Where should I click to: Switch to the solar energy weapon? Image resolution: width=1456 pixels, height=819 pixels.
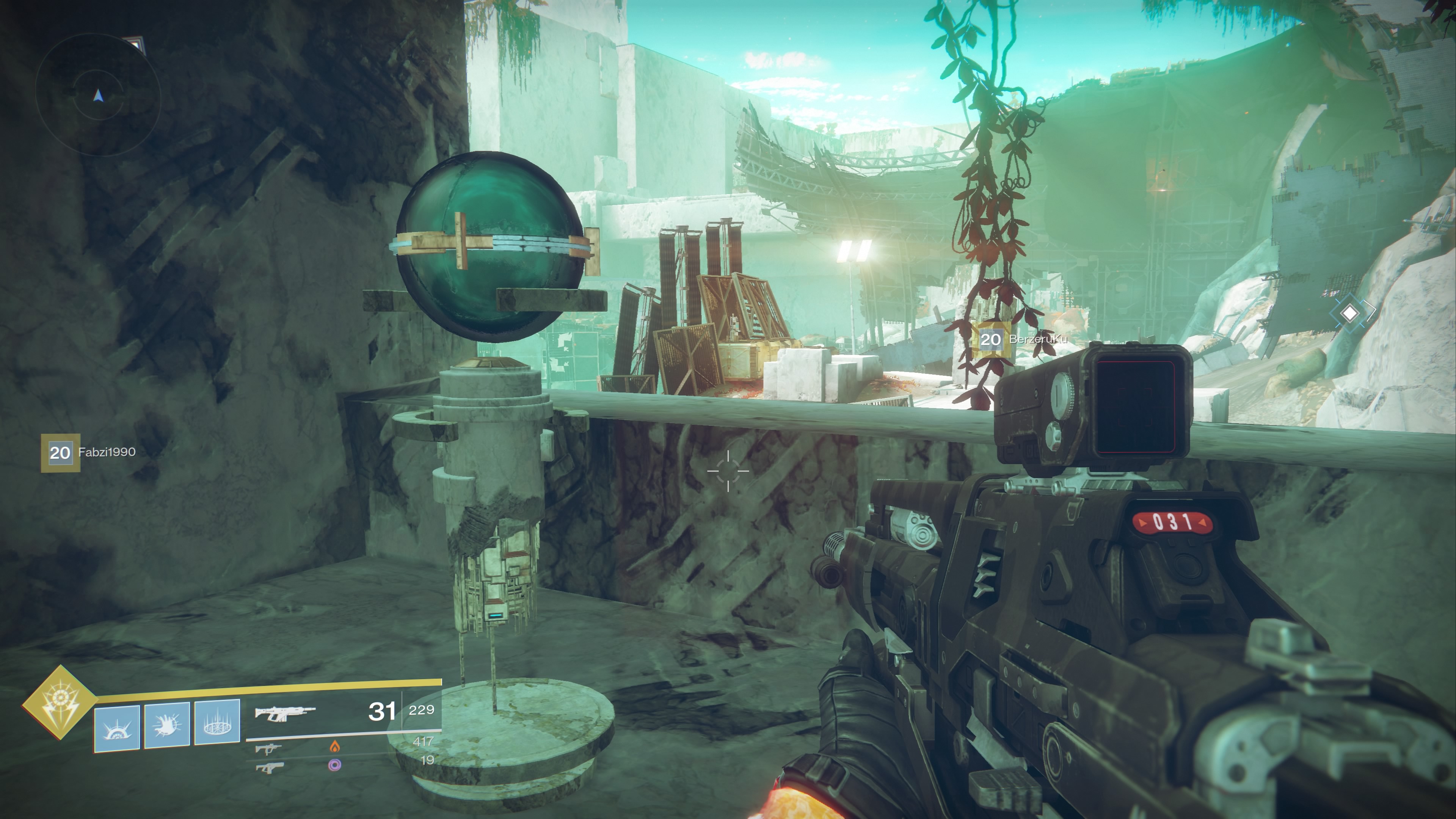[268, 749]
